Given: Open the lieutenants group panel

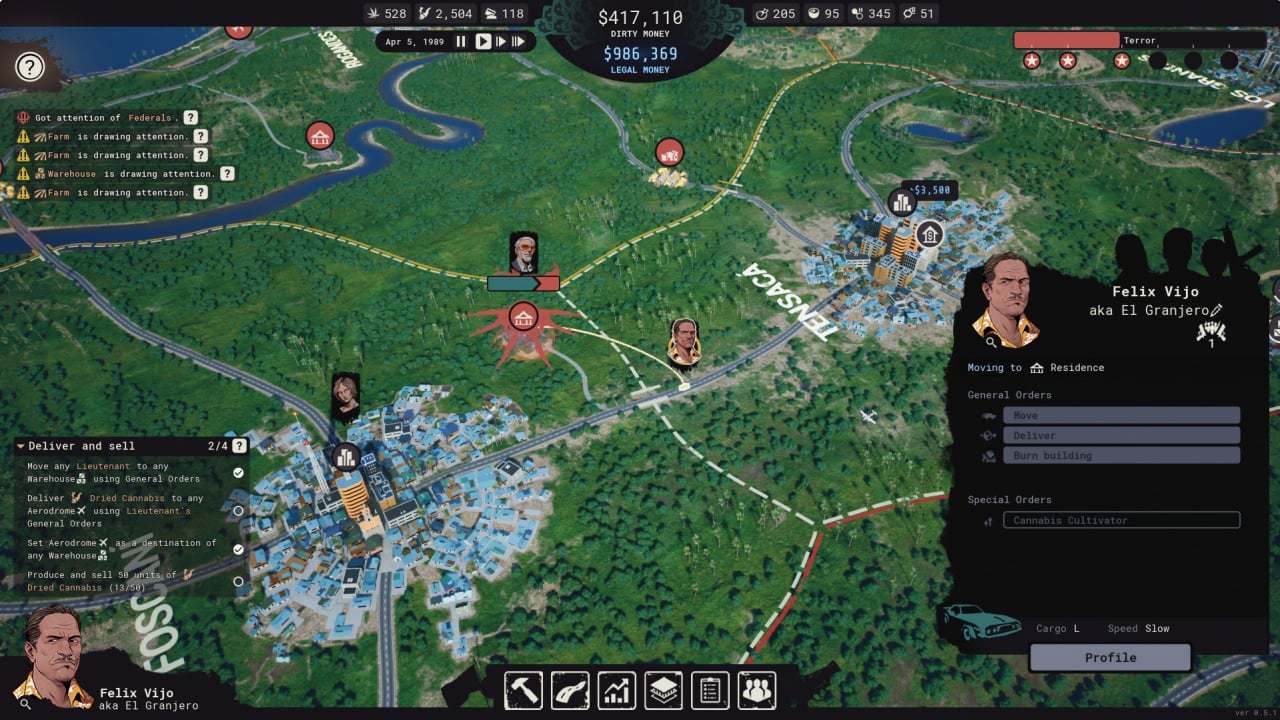Looking at the screenshot, I should point(757,690).
